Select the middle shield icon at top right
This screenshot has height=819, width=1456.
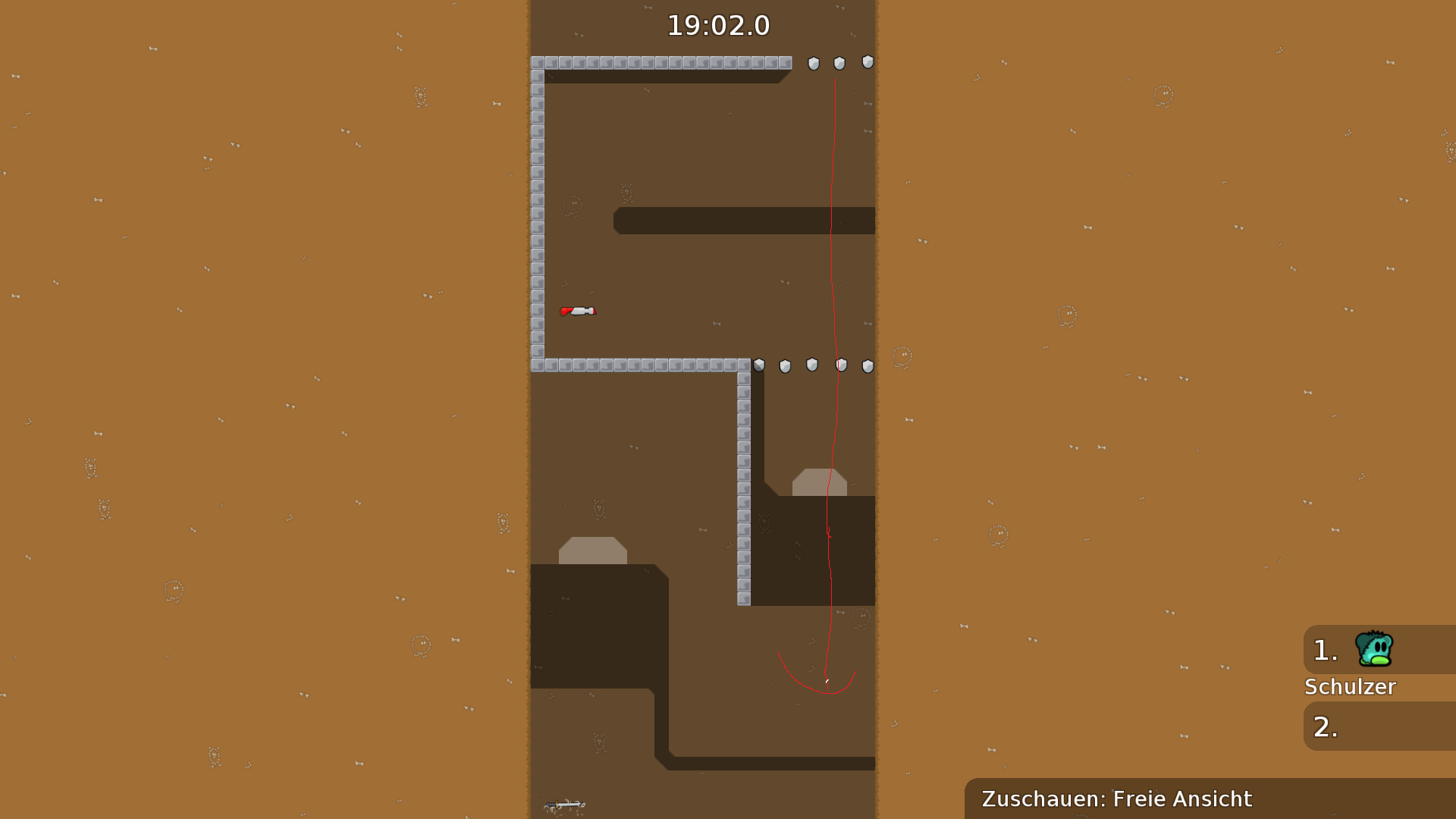click(839, 64)
